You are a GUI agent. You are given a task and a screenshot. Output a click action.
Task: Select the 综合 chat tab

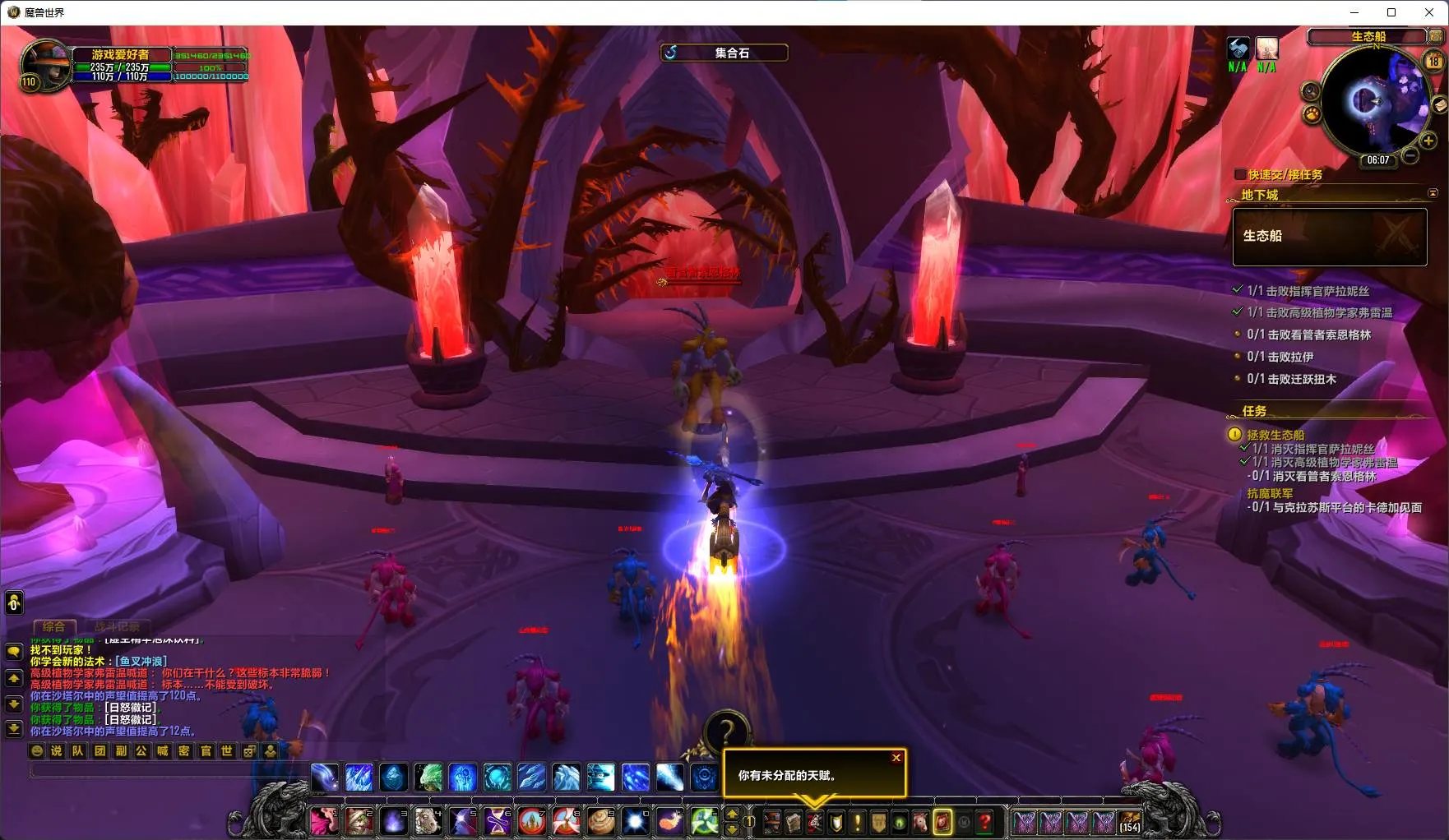(53, 626)
